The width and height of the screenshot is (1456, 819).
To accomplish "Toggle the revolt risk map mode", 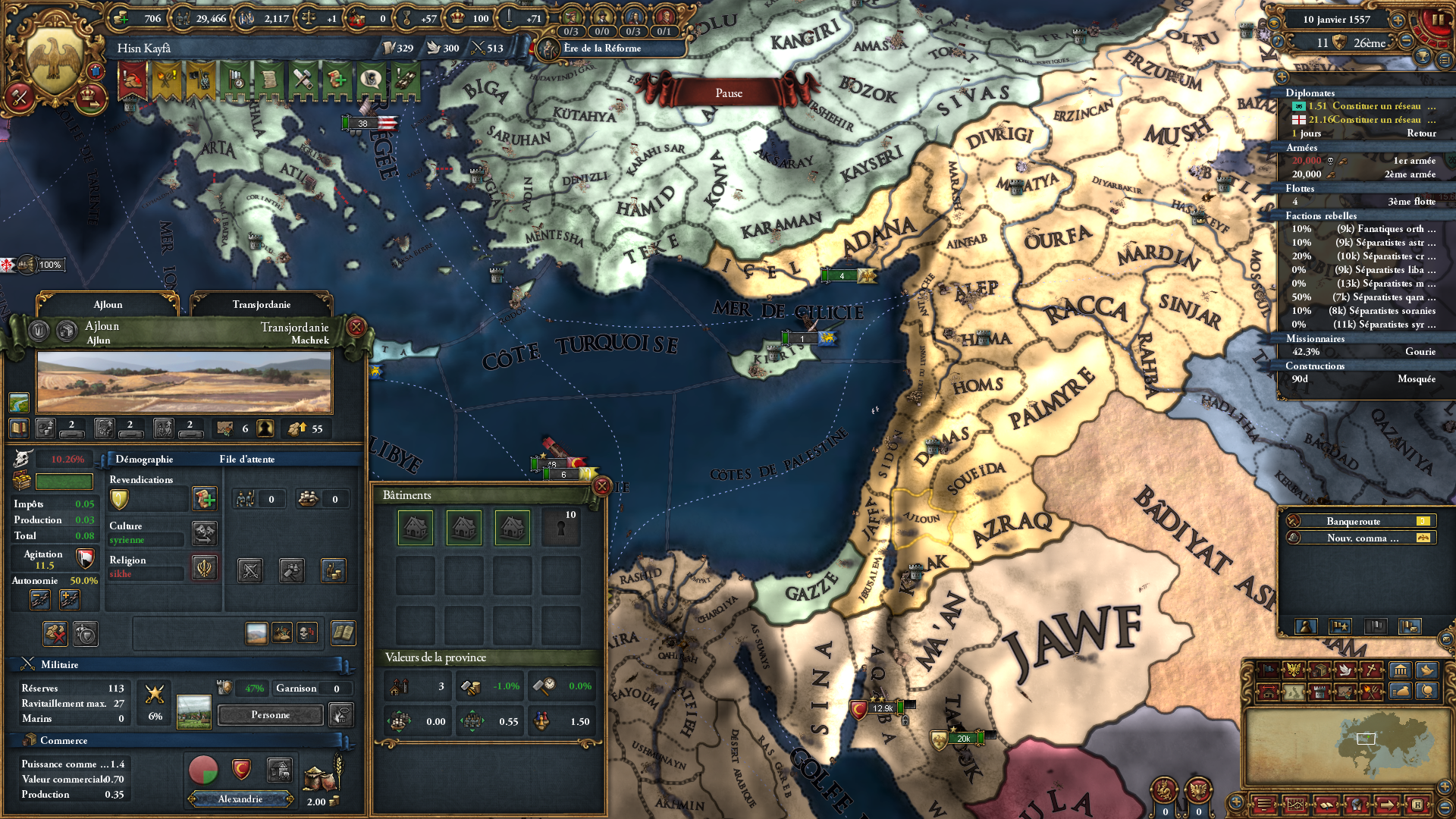I will click(x=1372, y=694).
